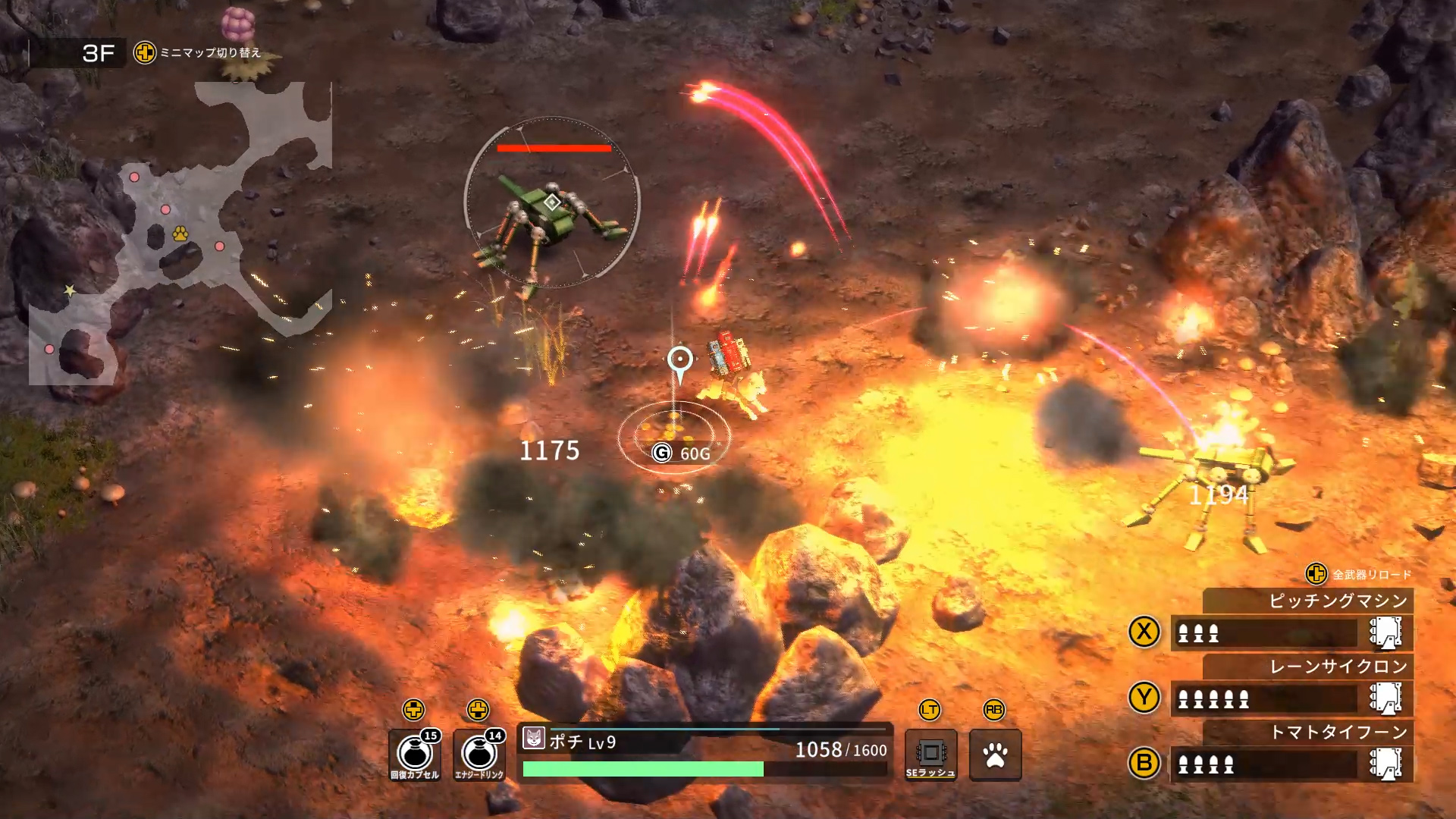
Task: Select the paw print command icon
Action: 995,755
